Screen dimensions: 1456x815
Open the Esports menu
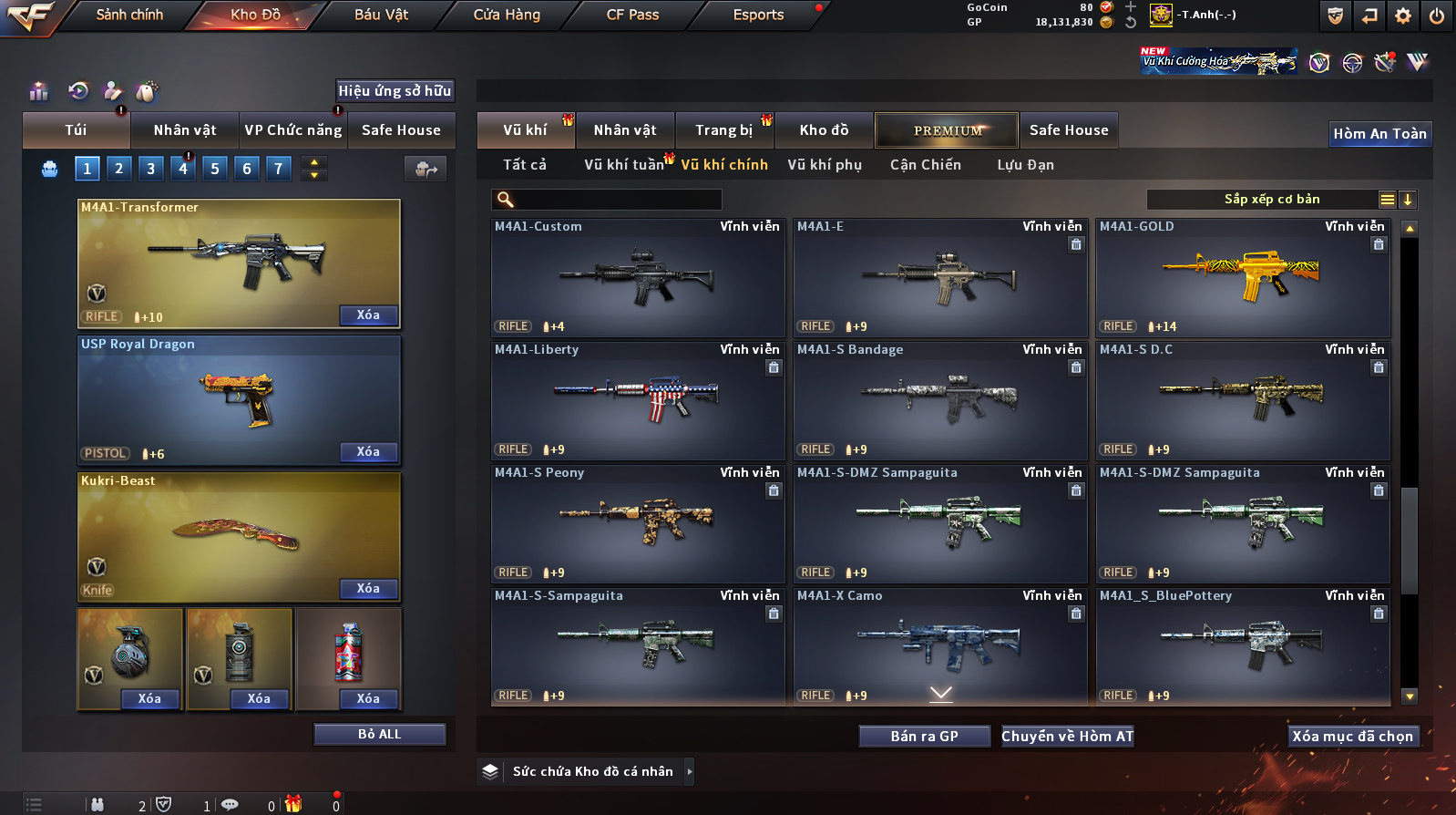tap(758, 15)
